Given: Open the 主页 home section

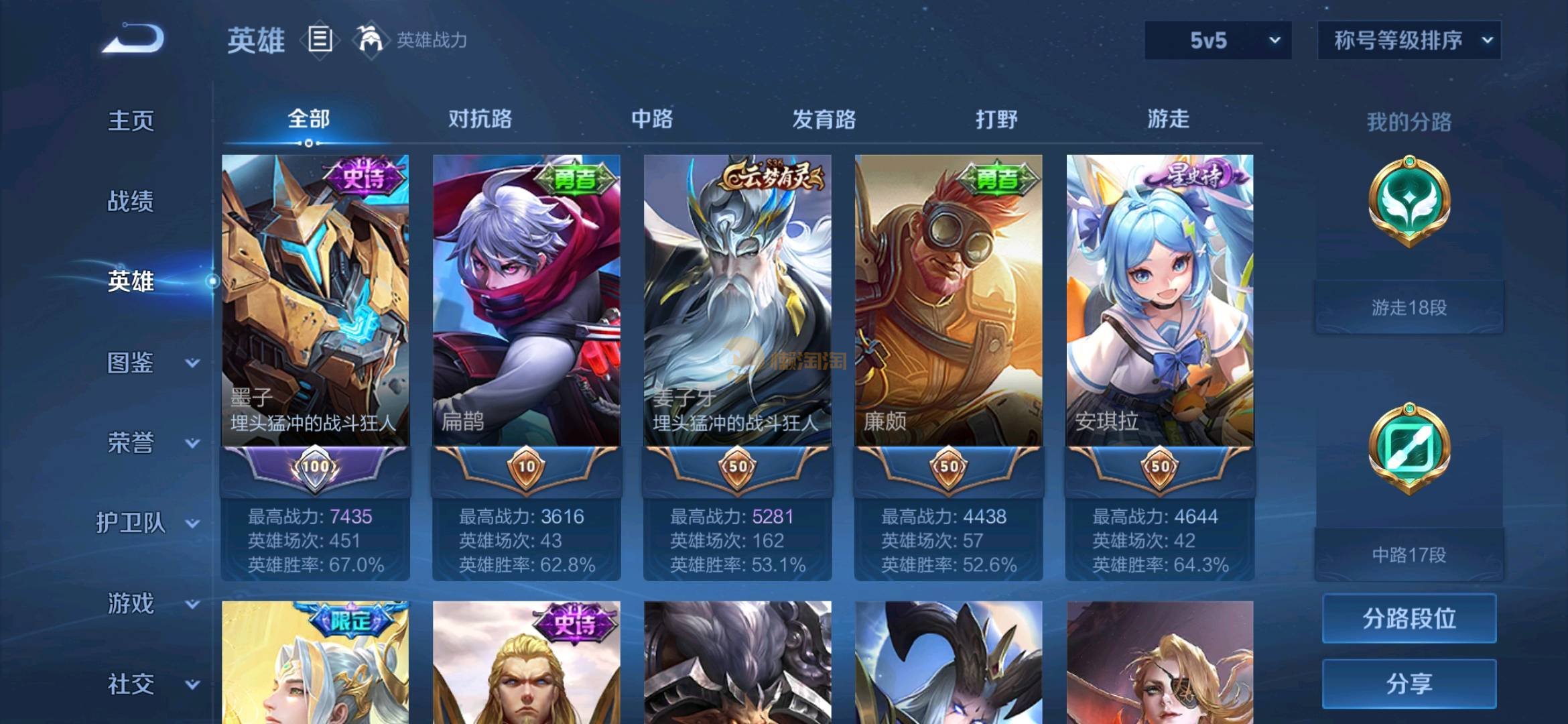Looking at the screenshot, I should [x=131, y=121].
